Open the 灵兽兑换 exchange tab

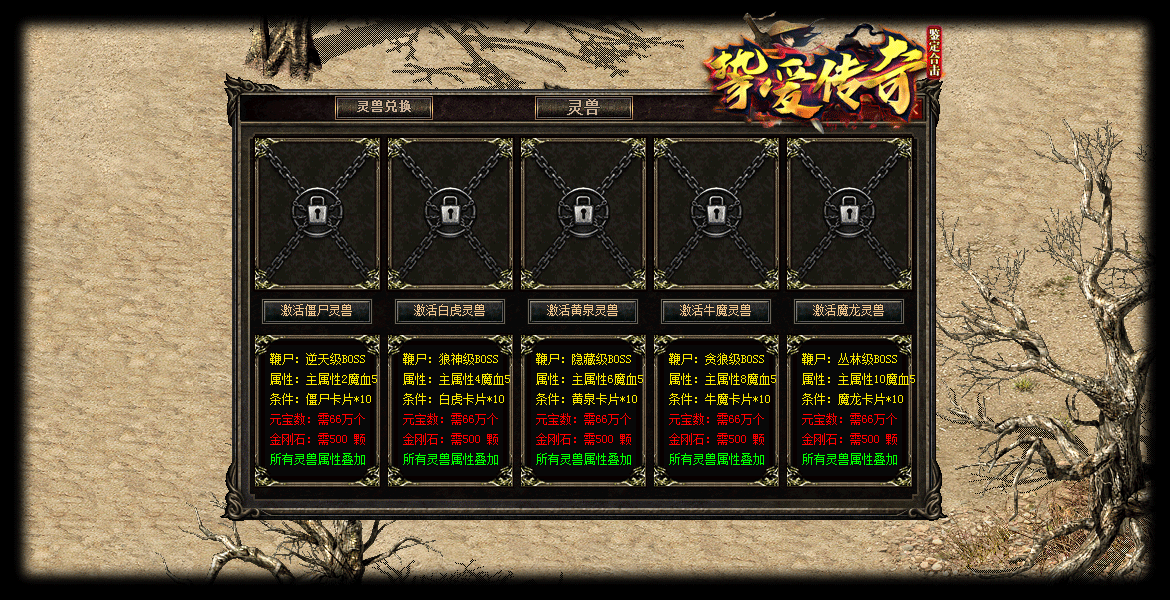384,108
